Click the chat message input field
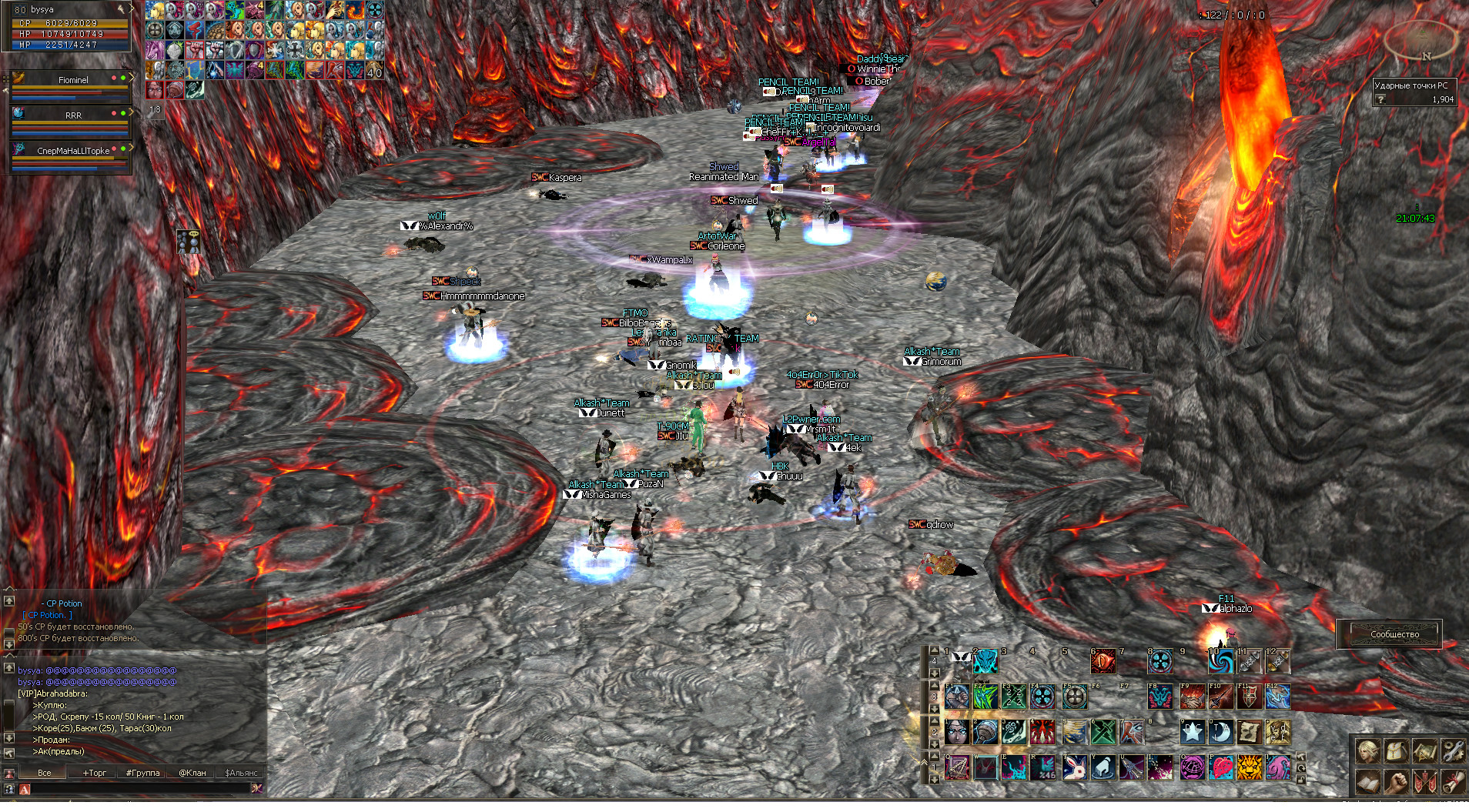The image size is (1469, 812). (x=139, y=789)
